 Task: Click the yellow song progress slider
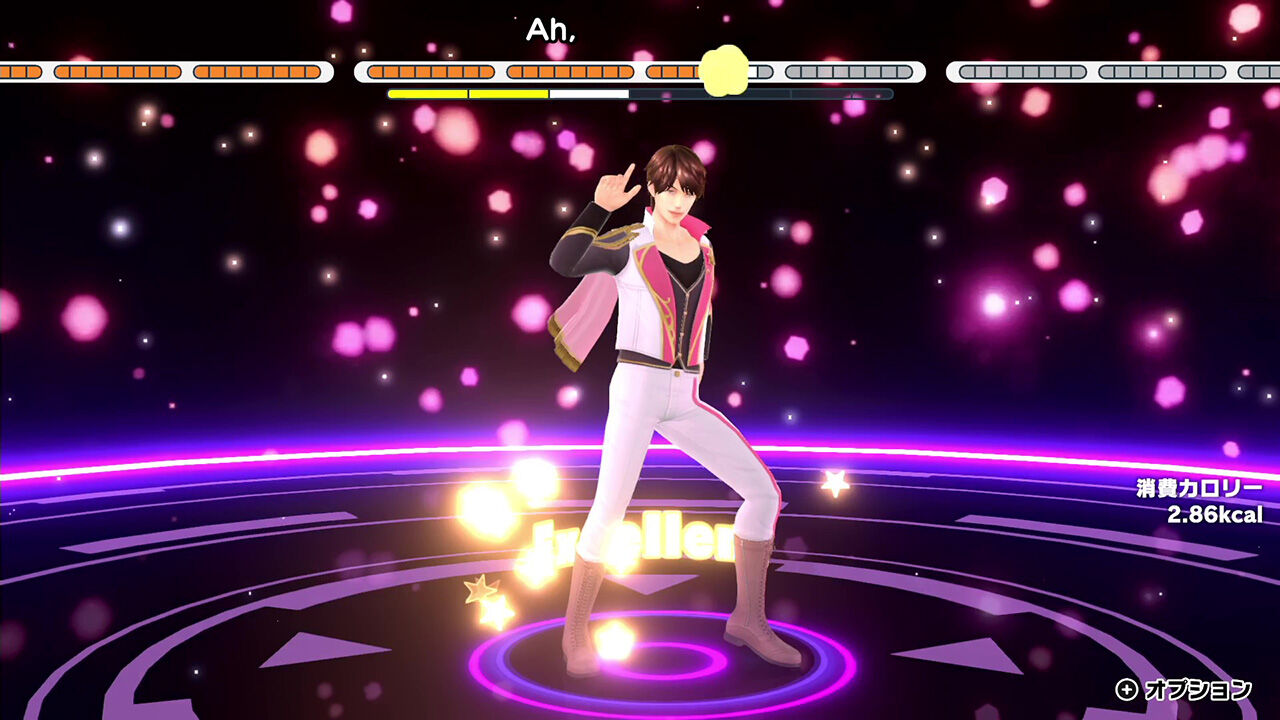tap(470, 94)
